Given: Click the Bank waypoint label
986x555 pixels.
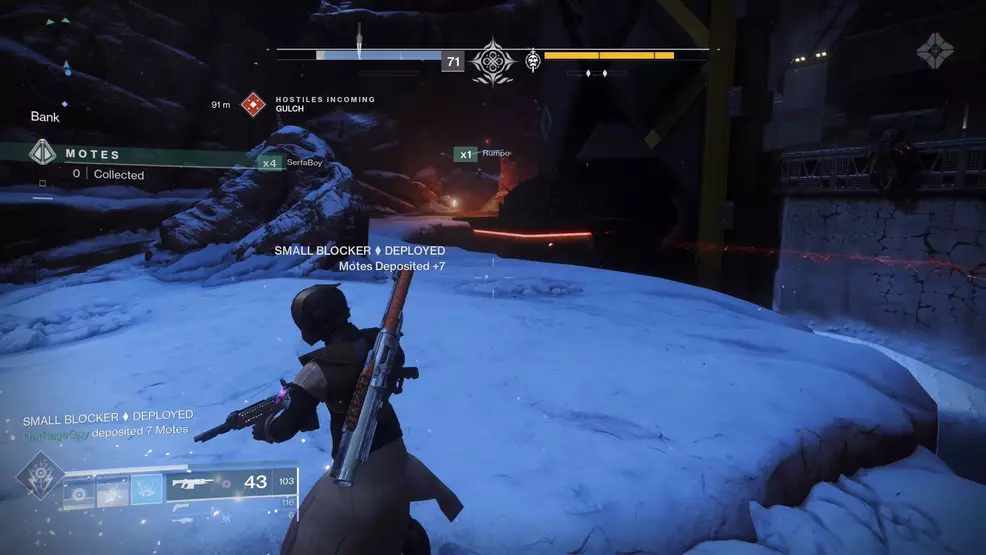Looking at the screenshot, I should click(x=45, y=117).
